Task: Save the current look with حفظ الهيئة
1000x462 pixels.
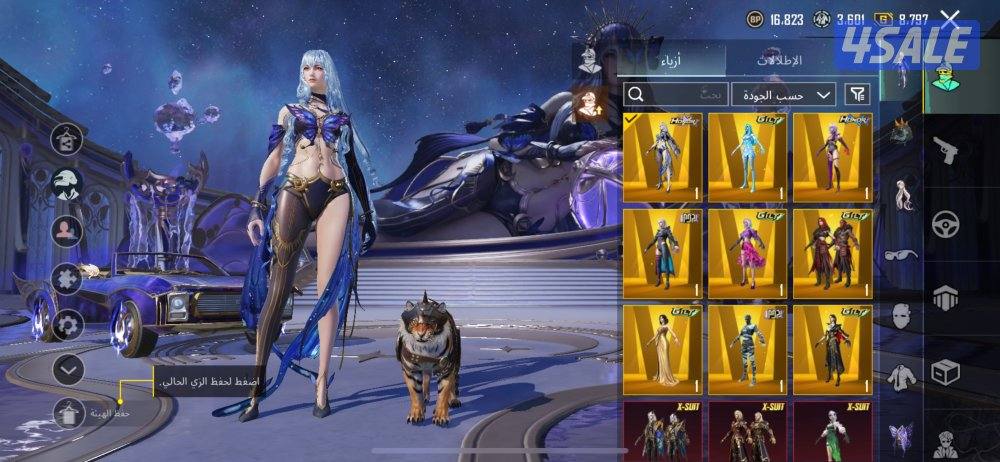Action: (68, 412)
